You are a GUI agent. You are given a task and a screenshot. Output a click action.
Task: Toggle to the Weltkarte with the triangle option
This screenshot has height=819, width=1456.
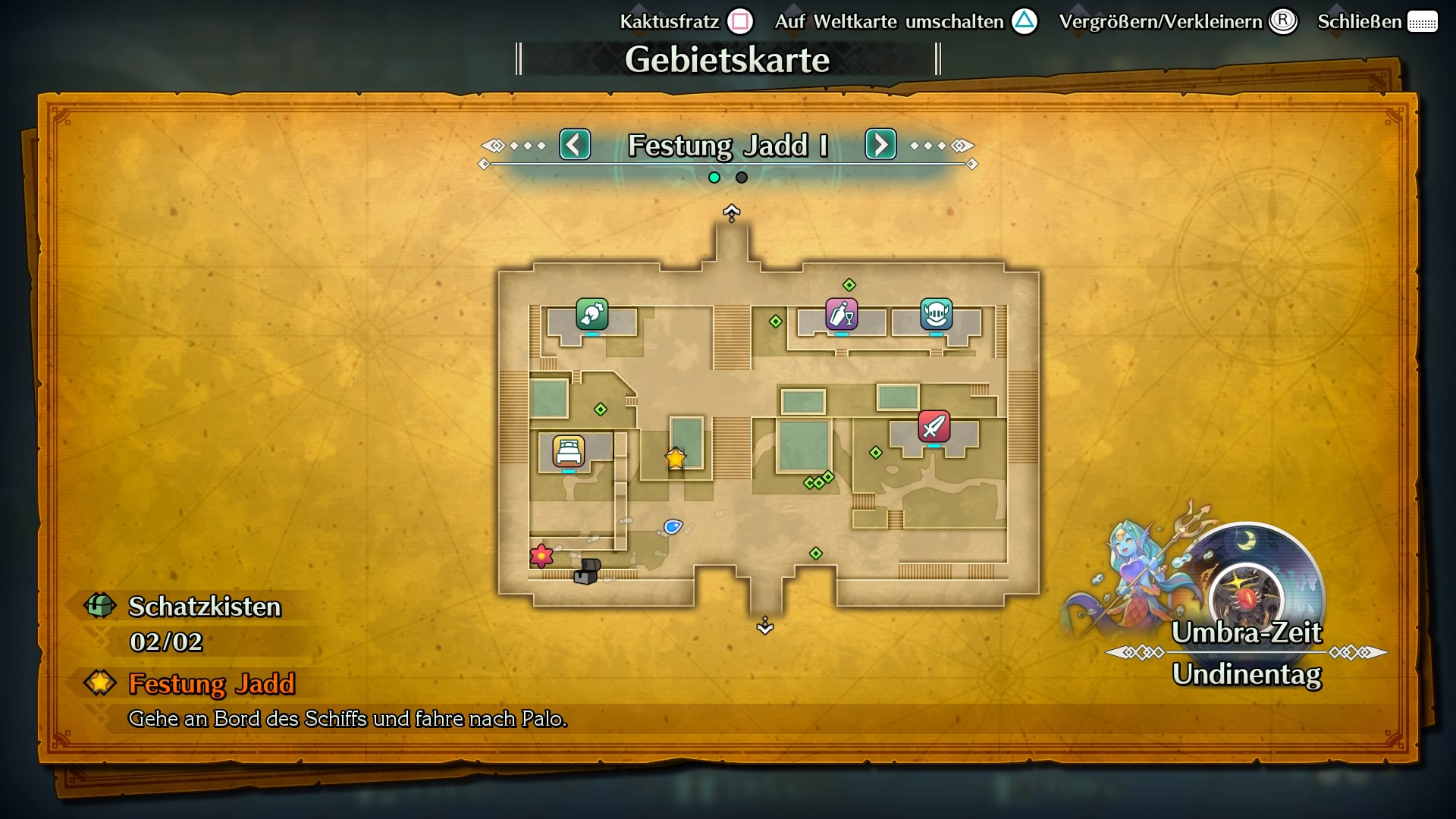coord(1023,21)
